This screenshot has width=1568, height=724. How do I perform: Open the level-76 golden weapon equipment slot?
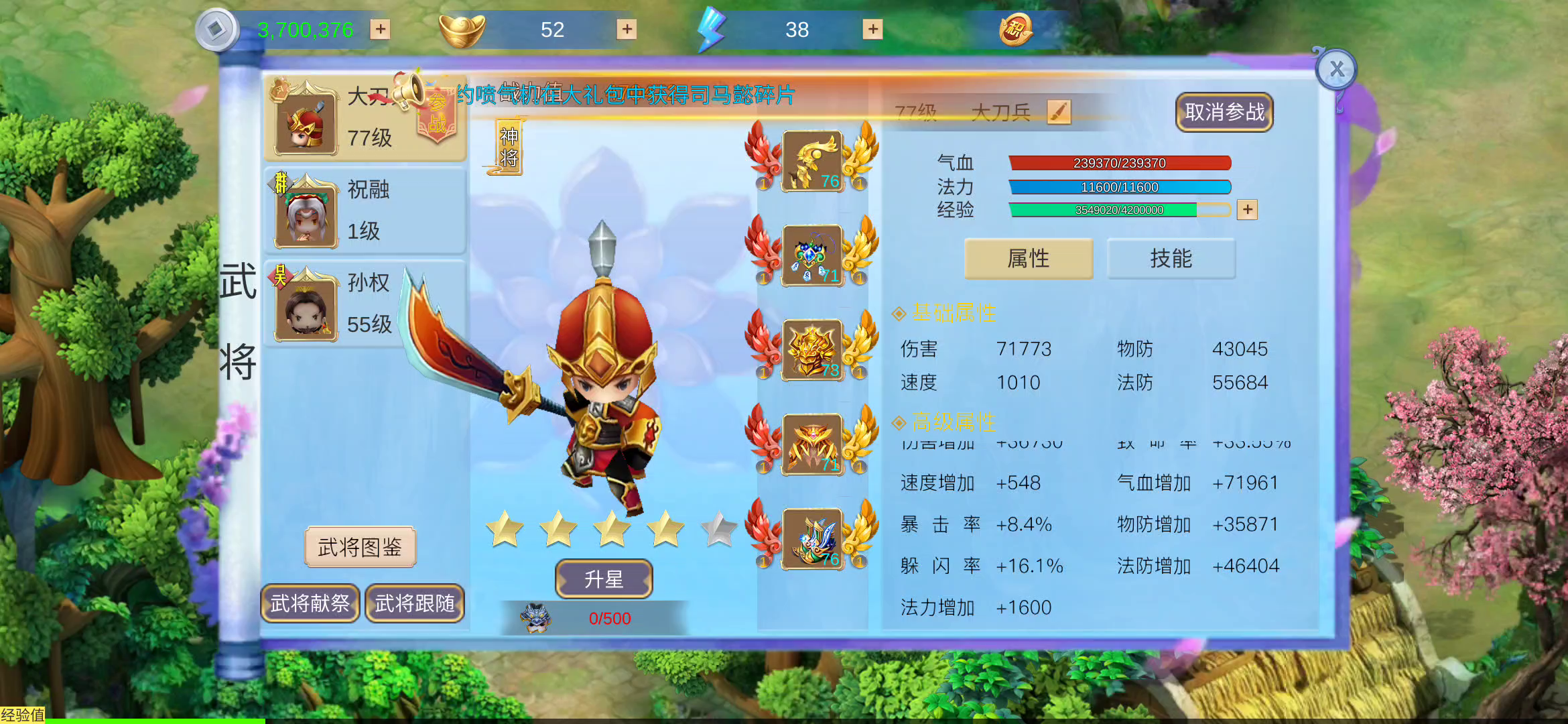811,161
